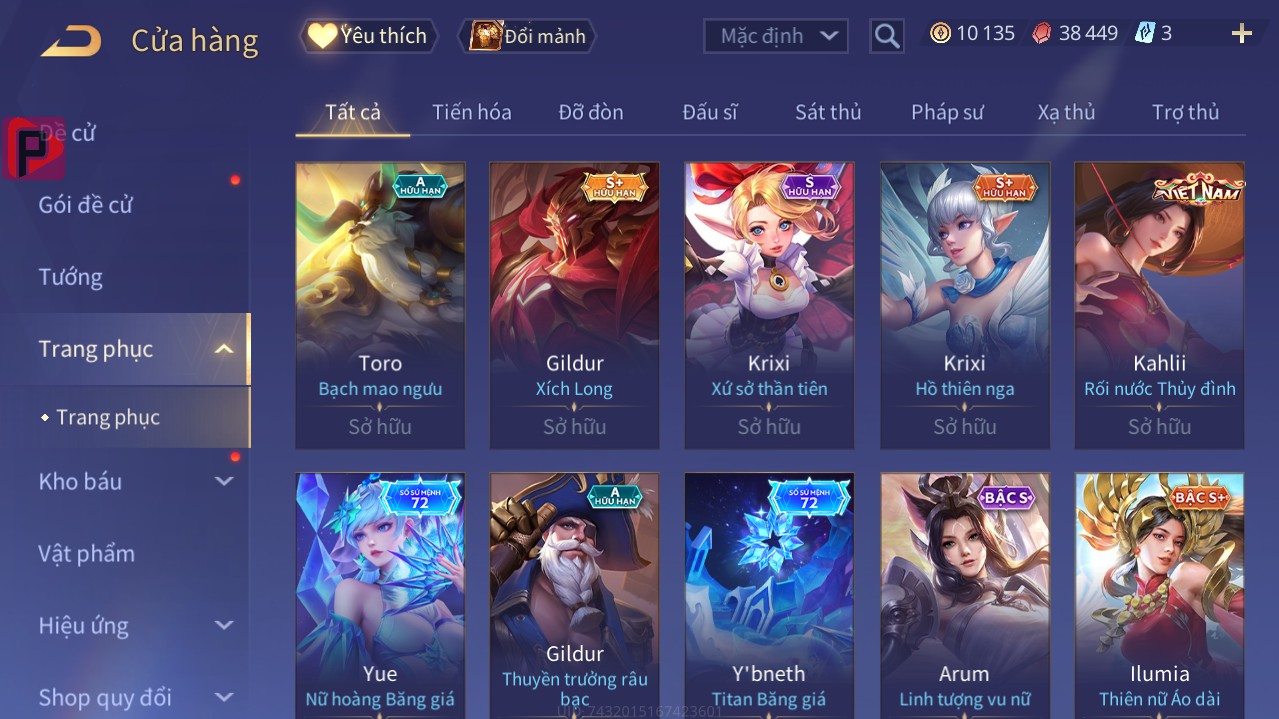The width and height of the screenshot is (1279, 719).
Task: Show the Đấu sĩ skins tab
Action: coord(709,112)
